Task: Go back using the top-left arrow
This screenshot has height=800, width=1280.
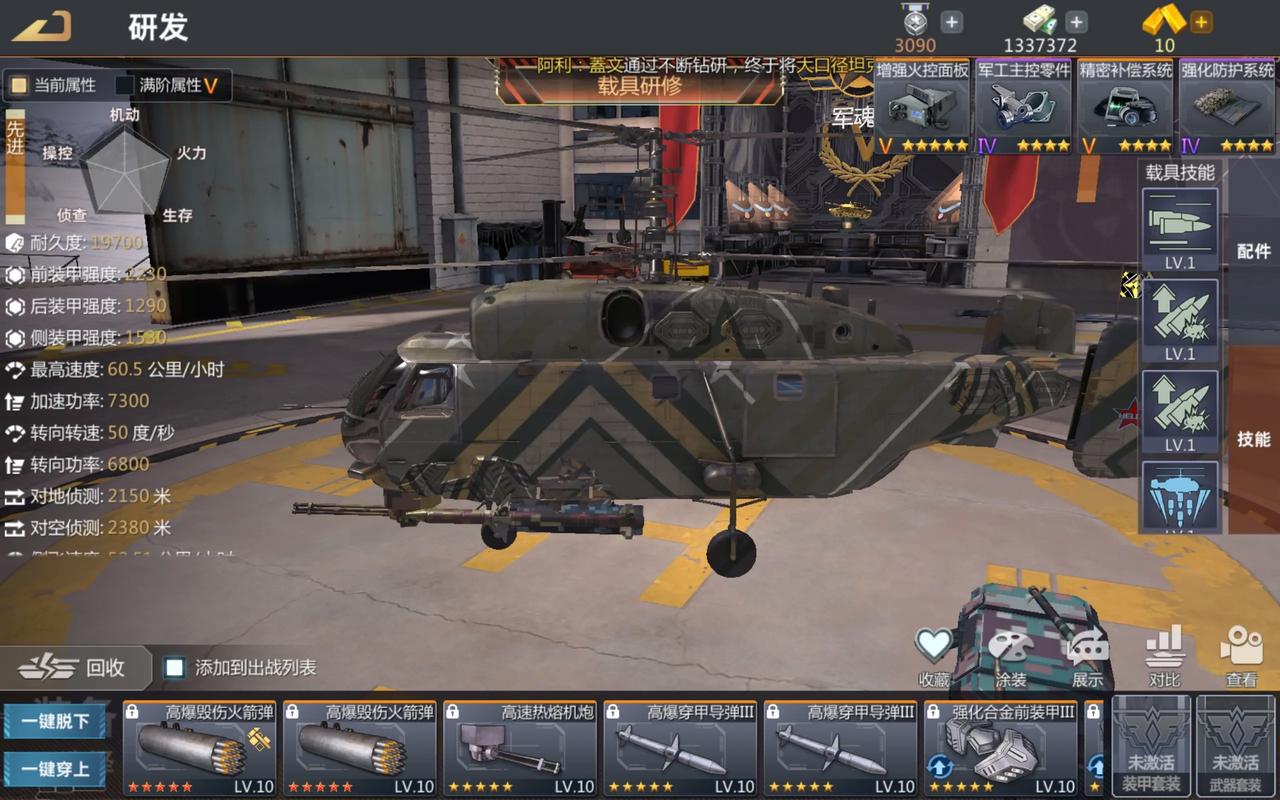Action: tap(42, 26)
